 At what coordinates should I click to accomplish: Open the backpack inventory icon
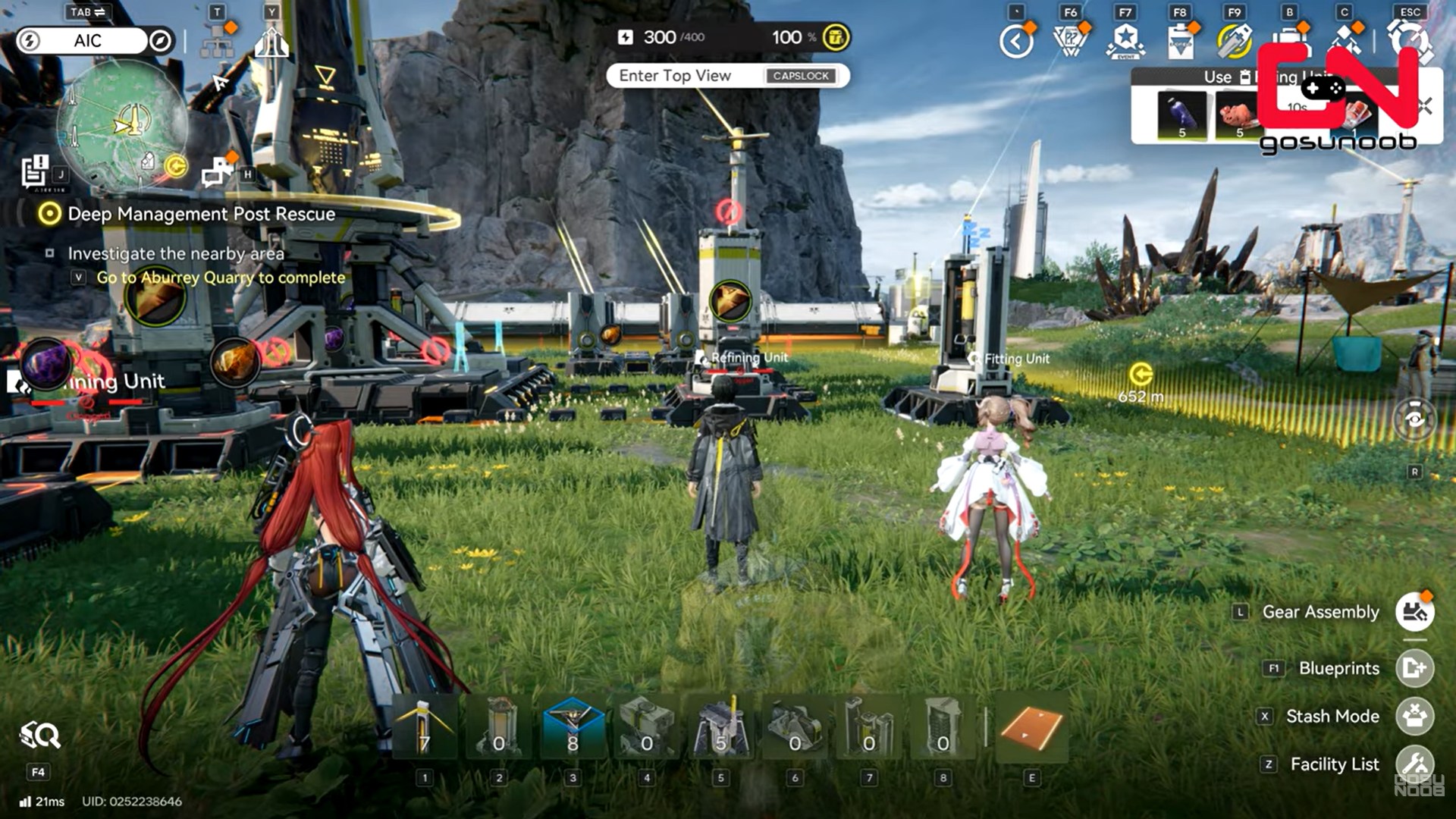pyautogui.click(x=1288, y=41)
